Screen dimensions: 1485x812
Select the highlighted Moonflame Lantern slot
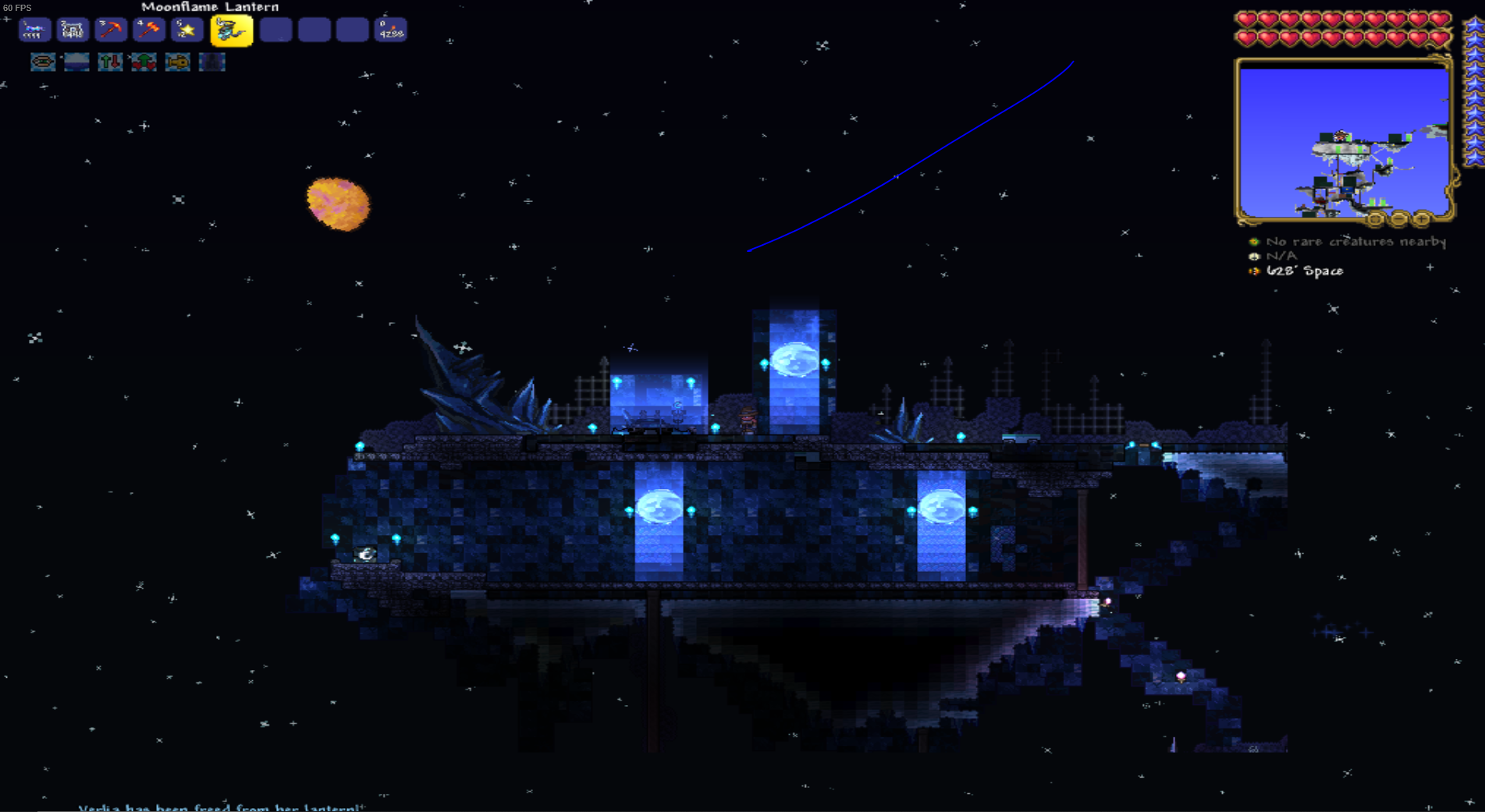[x=232, y=30]
